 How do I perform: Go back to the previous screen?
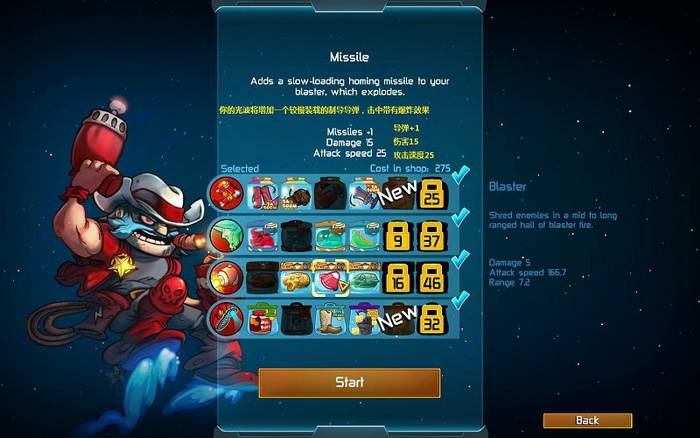pyautogui.click(x=587, y=420)
